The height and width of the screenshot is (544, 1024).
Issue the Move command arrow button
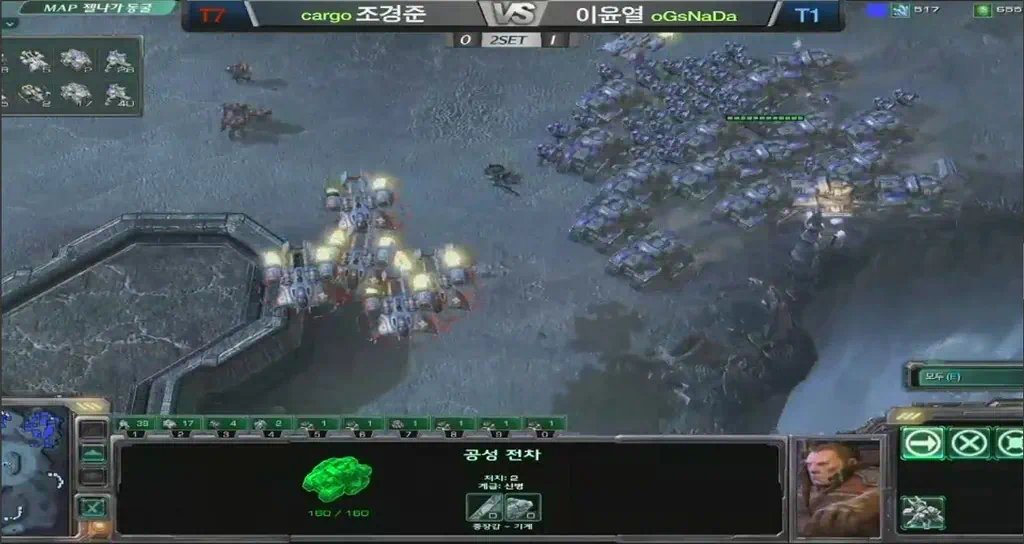tap(921, 442)
